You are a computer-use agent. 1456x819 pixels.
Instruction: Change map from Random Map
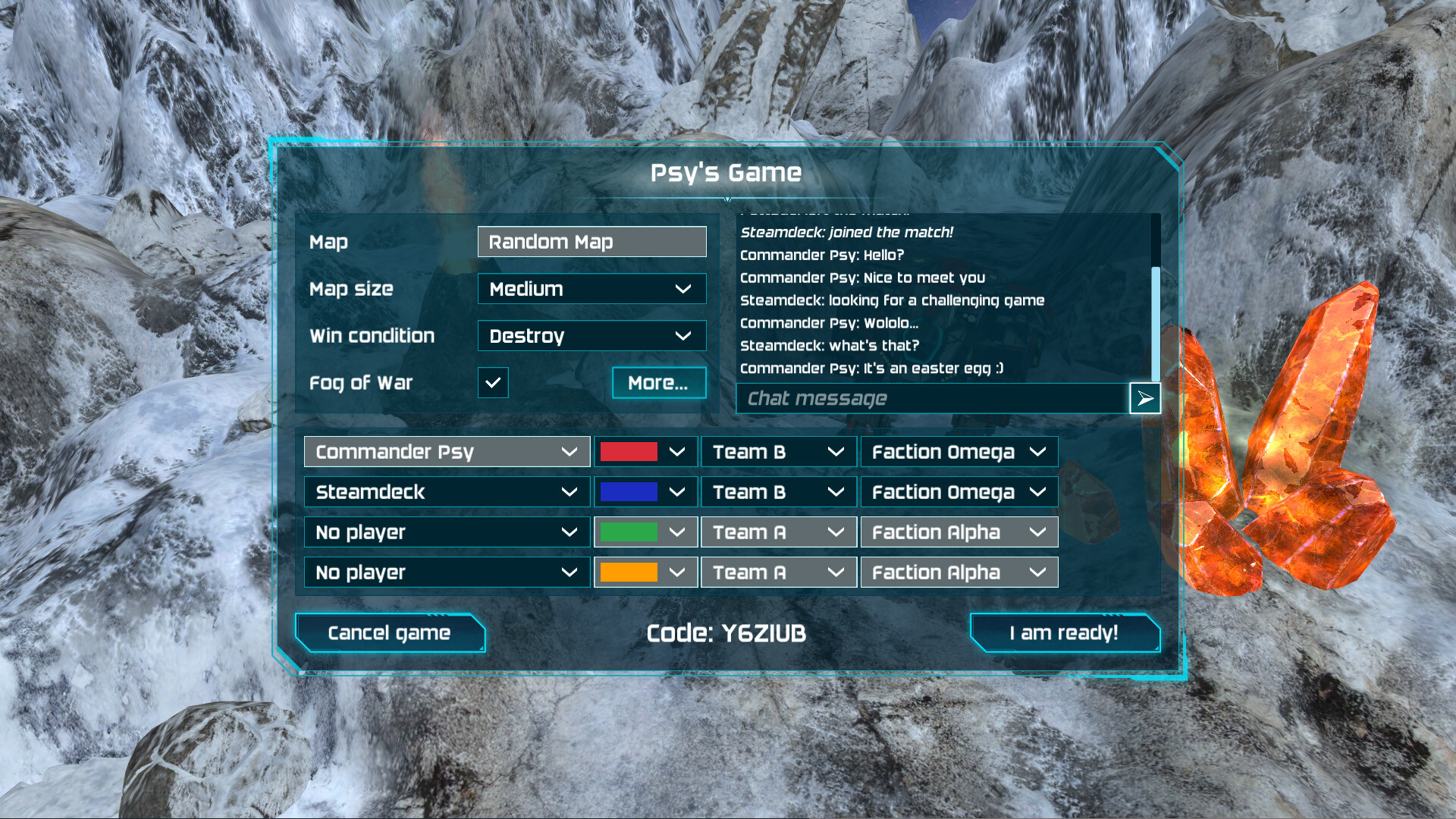pos(591,241)
